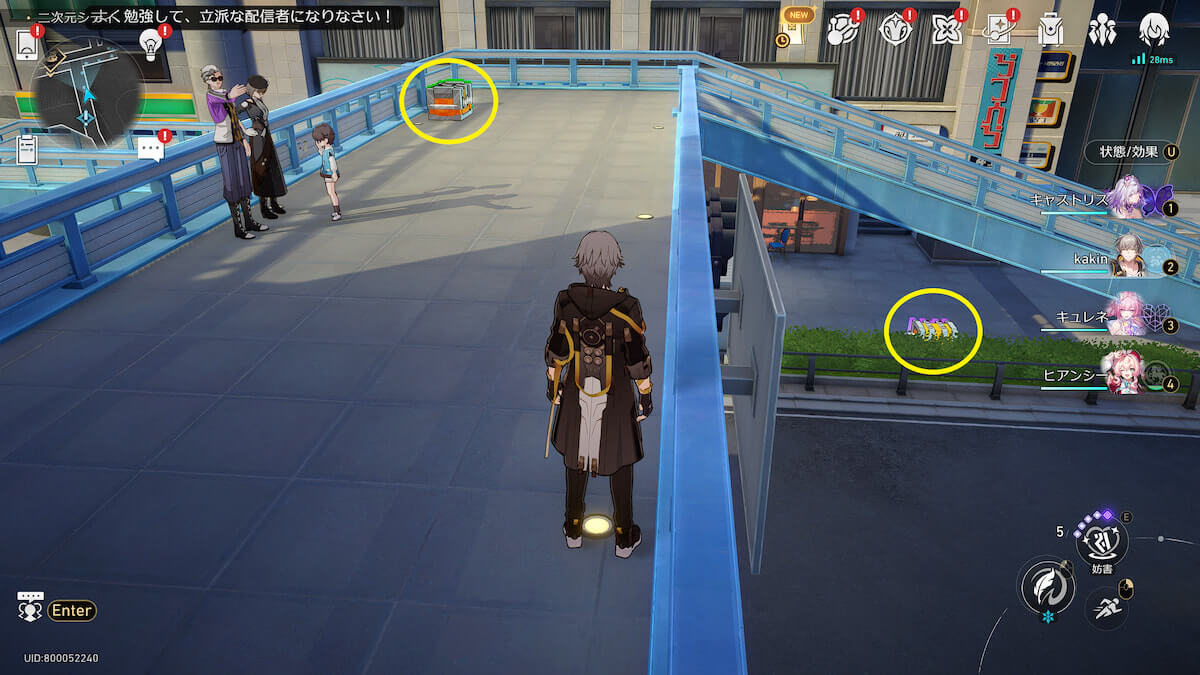Toggle the sprint running icon
Viewport: 1200px width, 675px height.
tap(1104, 605)
